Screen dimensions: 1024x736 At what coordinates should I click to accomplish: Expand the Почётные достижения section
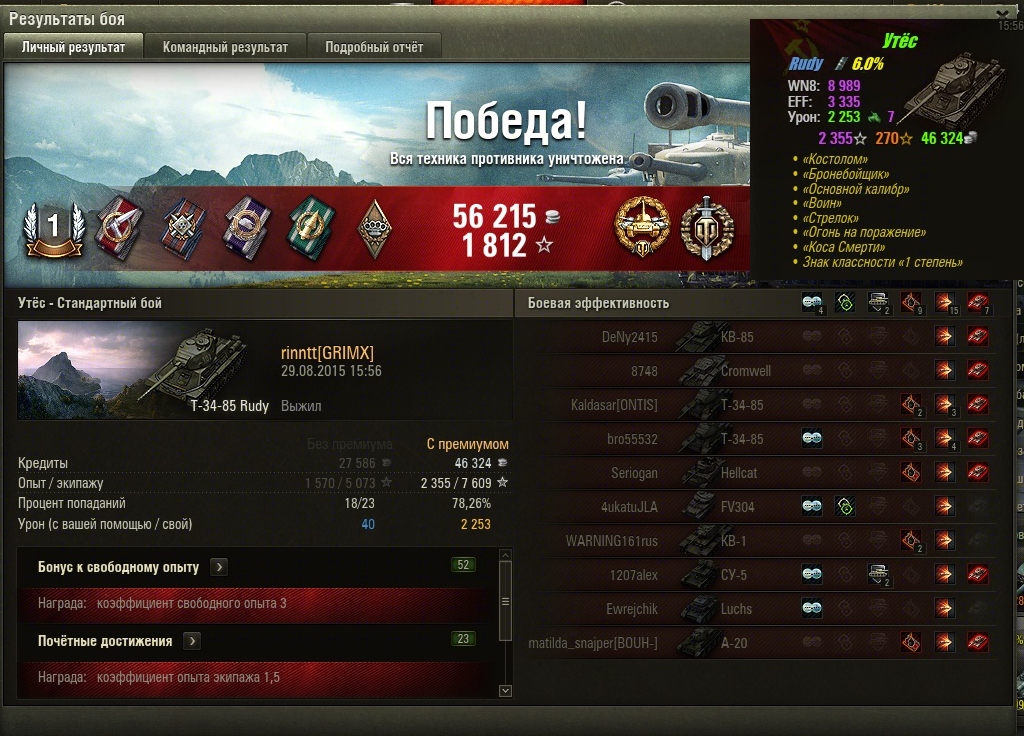(192, 641)
